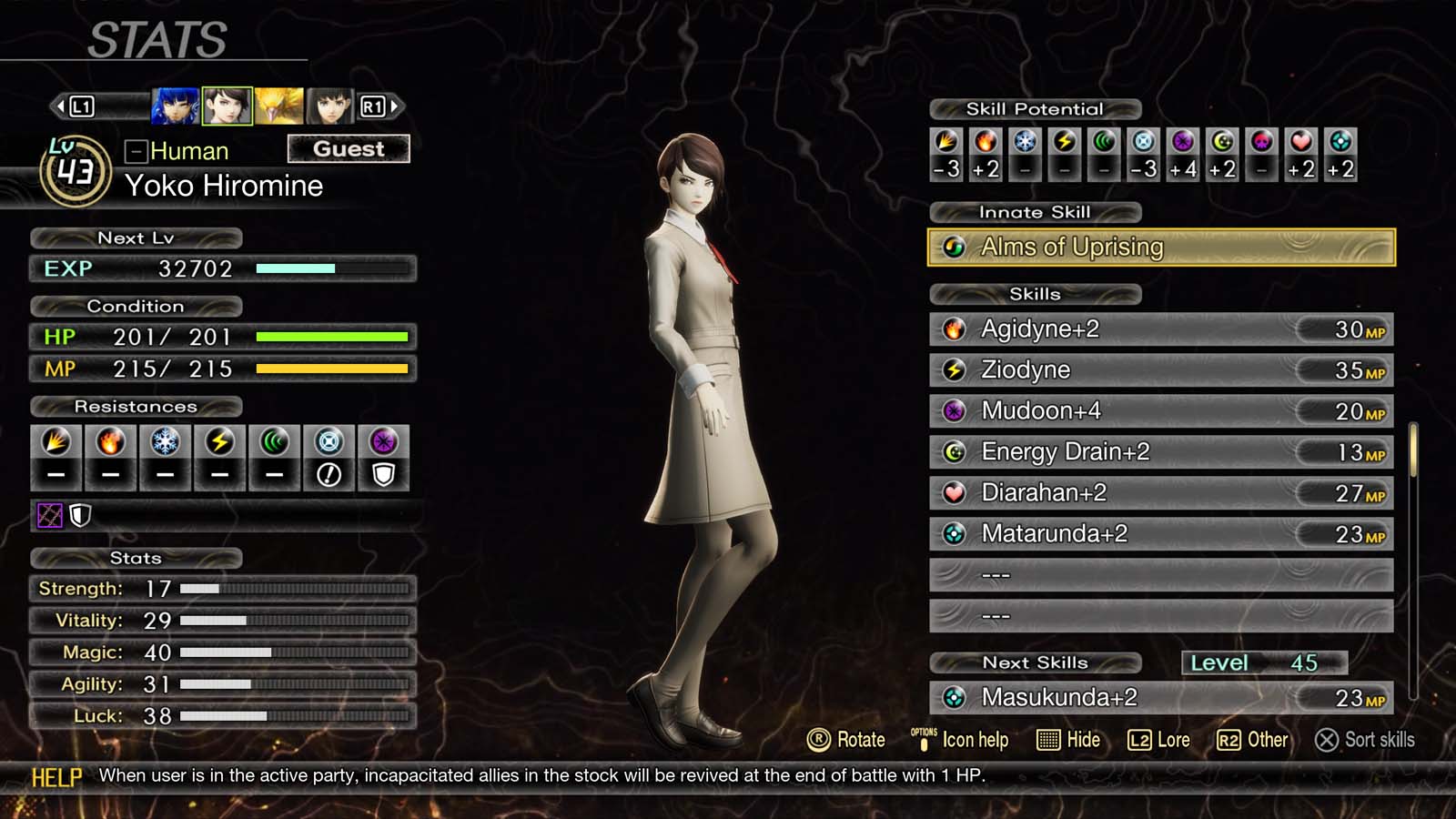This screenshot has height=819, width=1456.
Task: Select the Agidyne+2 fire skill icon
Action: tap(954, 329)
